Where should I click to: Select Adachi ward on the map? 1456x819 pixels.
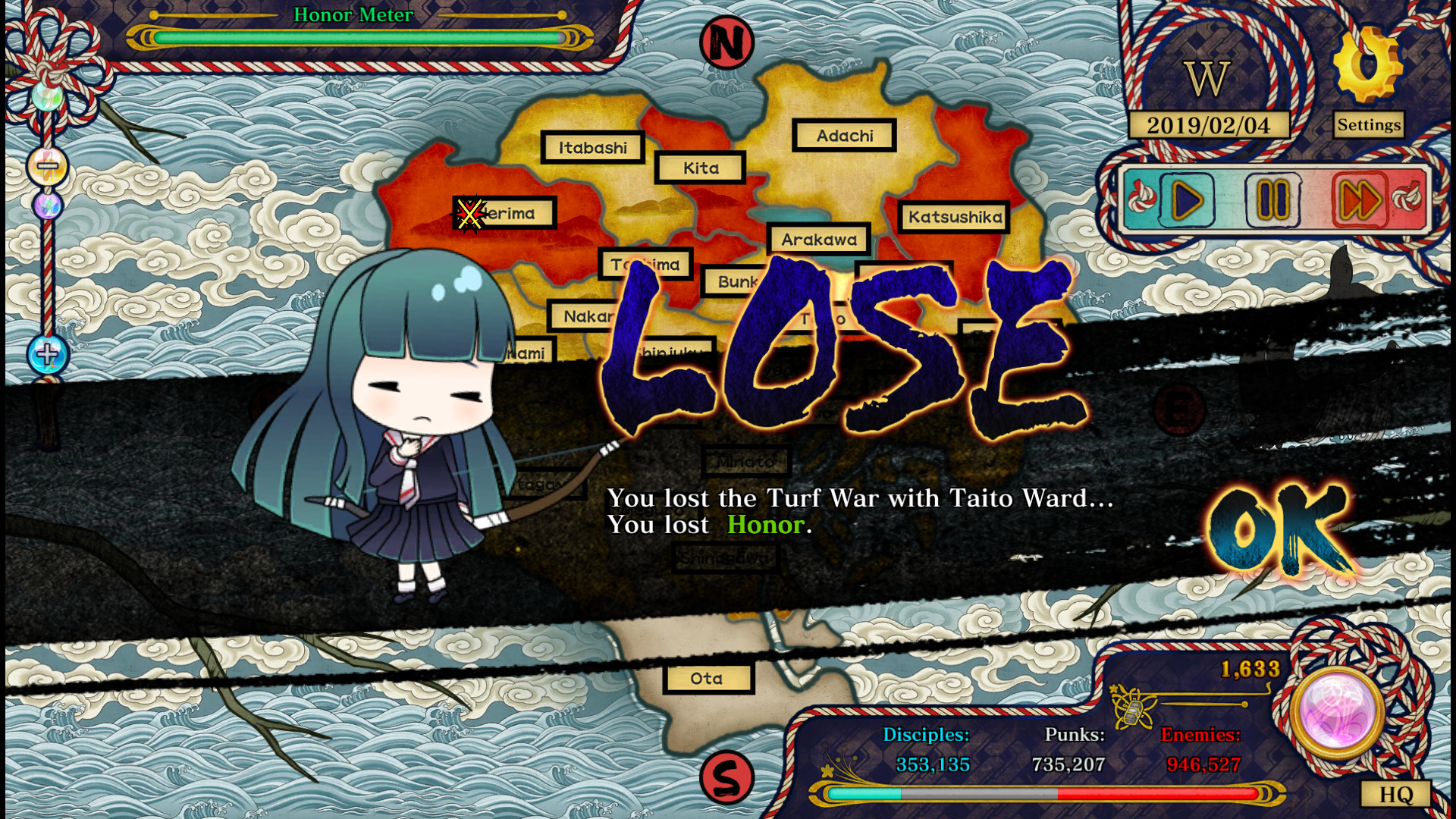tap(845, 136)
